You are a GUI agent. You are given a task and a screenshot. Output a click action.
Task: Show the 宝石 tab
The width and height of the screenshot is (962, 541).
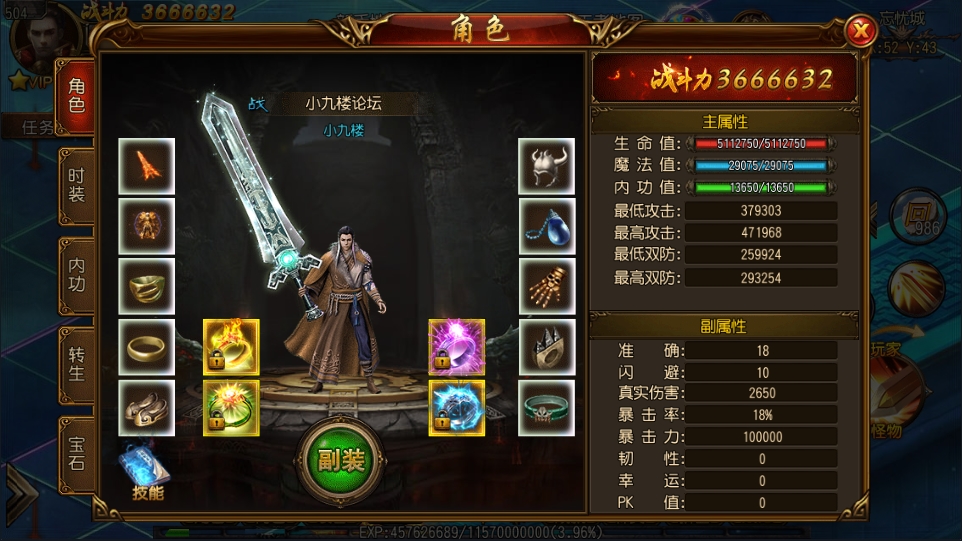[77, 450]
